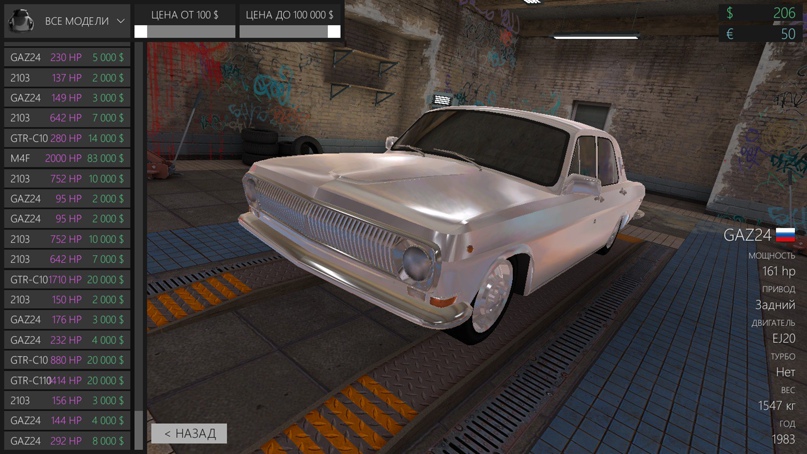Choose the 2103 156 HP listing

point(67,400)
